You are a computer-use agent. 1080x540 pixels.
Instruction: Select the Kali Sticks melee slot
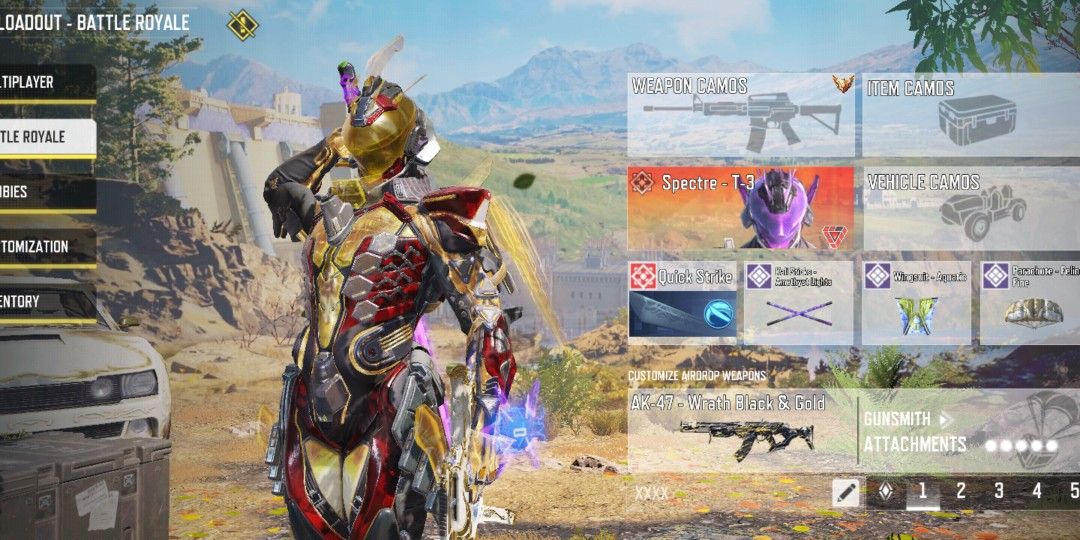(798, 303)
